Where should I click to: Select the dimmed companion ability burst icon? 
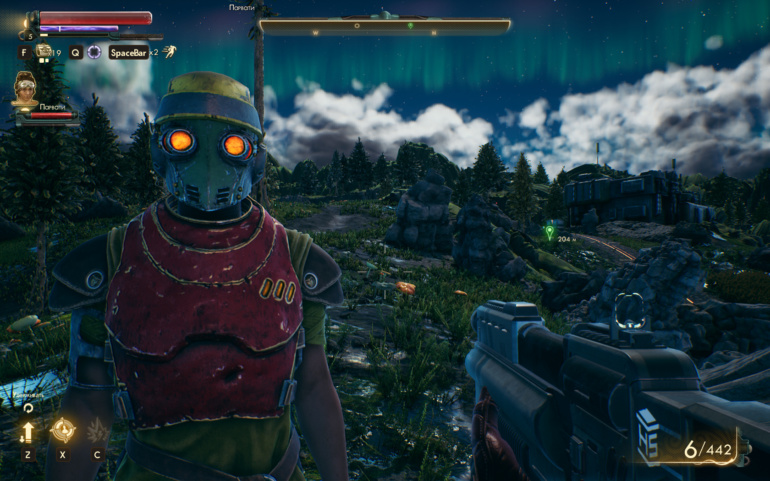(x=98, y=431)
